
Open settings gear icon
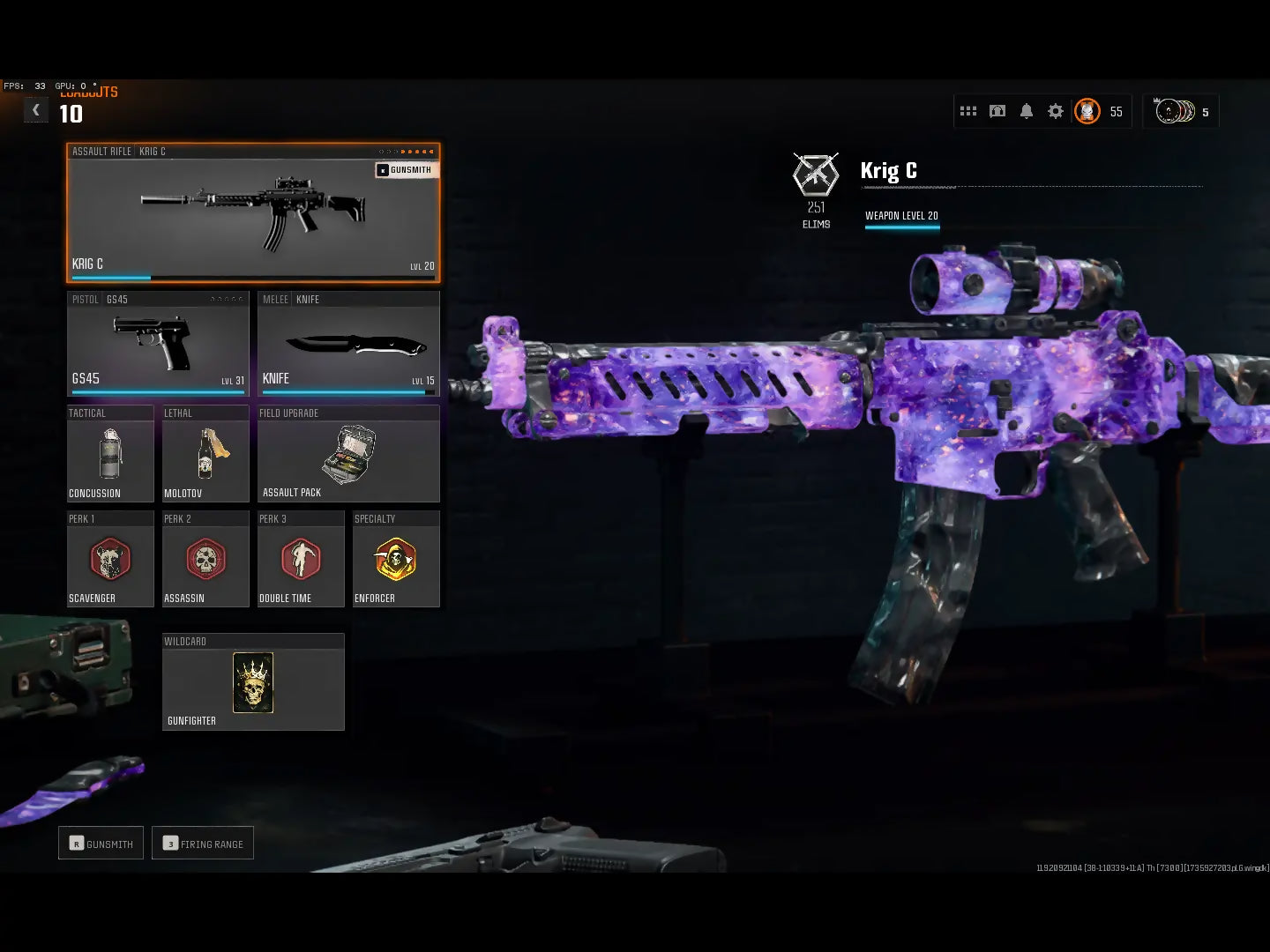coord(1056,111)
